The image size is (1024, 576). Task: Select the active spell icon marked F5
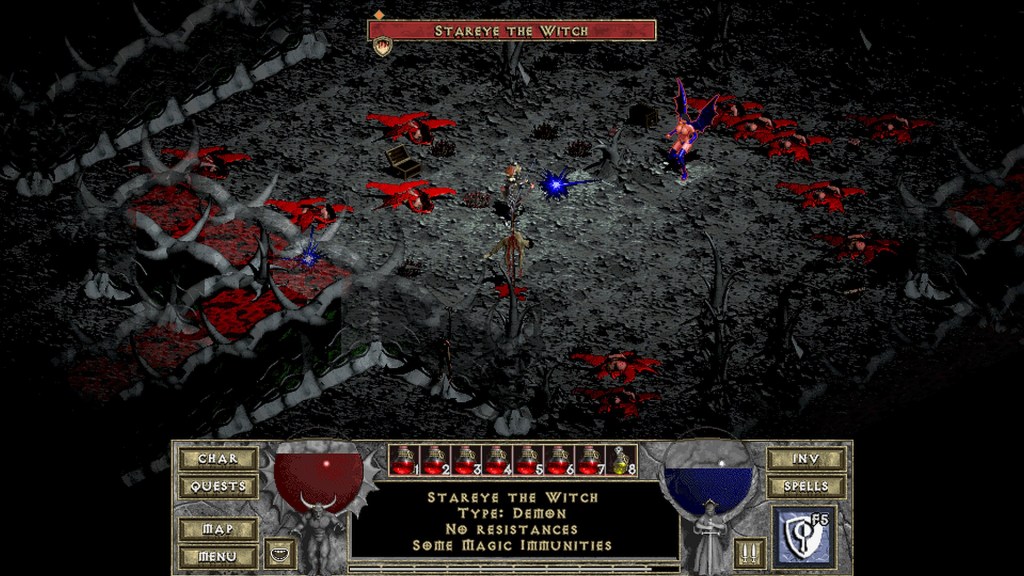pos(804,538)
